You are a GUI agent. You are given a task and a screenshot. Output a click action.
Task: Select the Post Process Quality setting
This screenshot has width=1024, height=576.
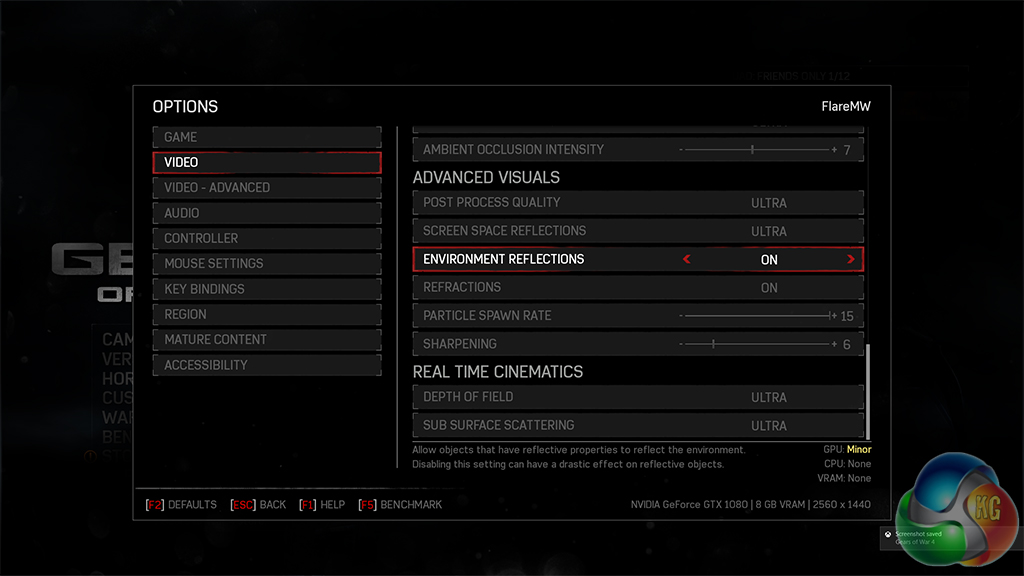[x=637, y=203]
